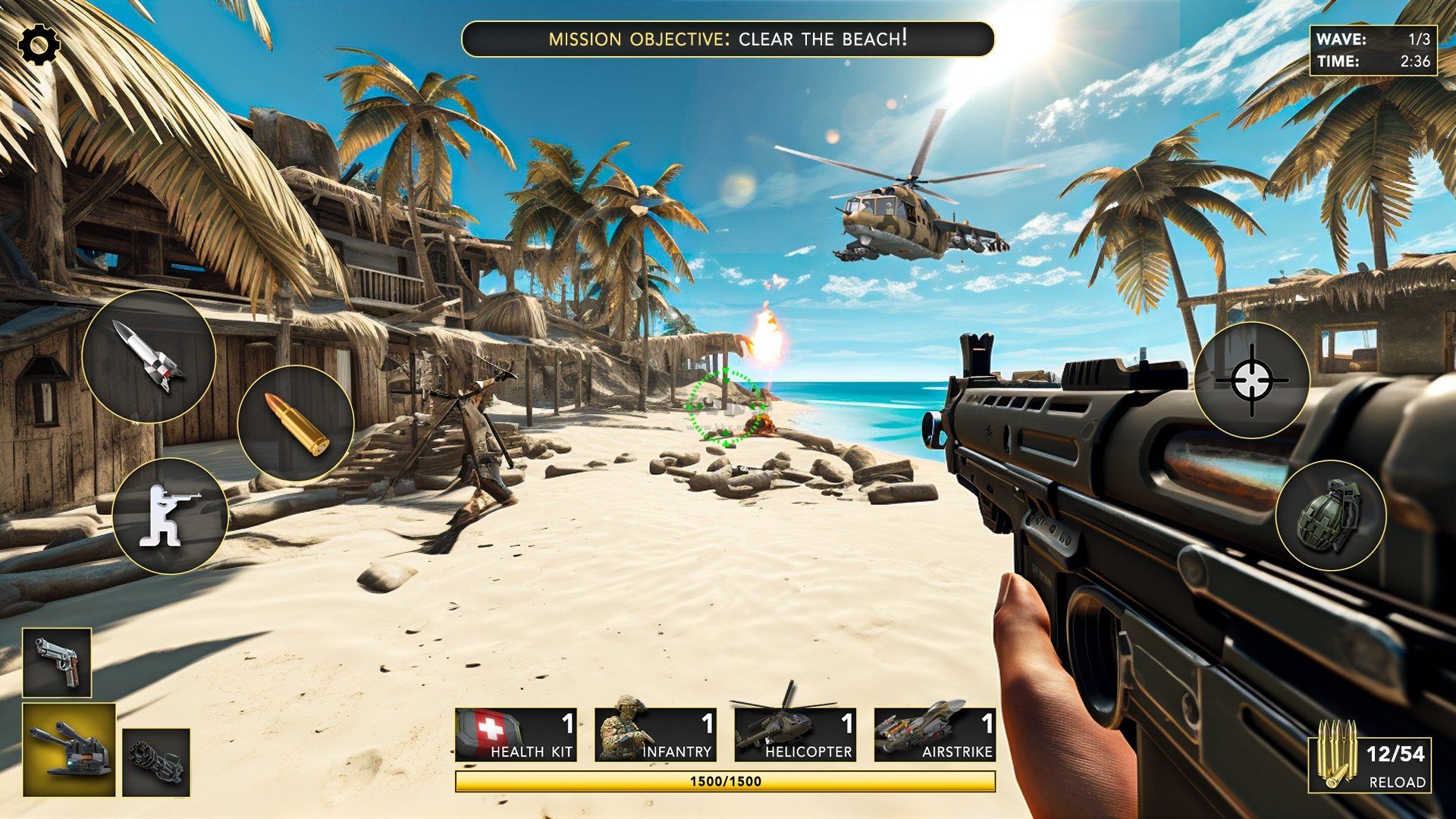Call in Infantry support

click(655, 735)
